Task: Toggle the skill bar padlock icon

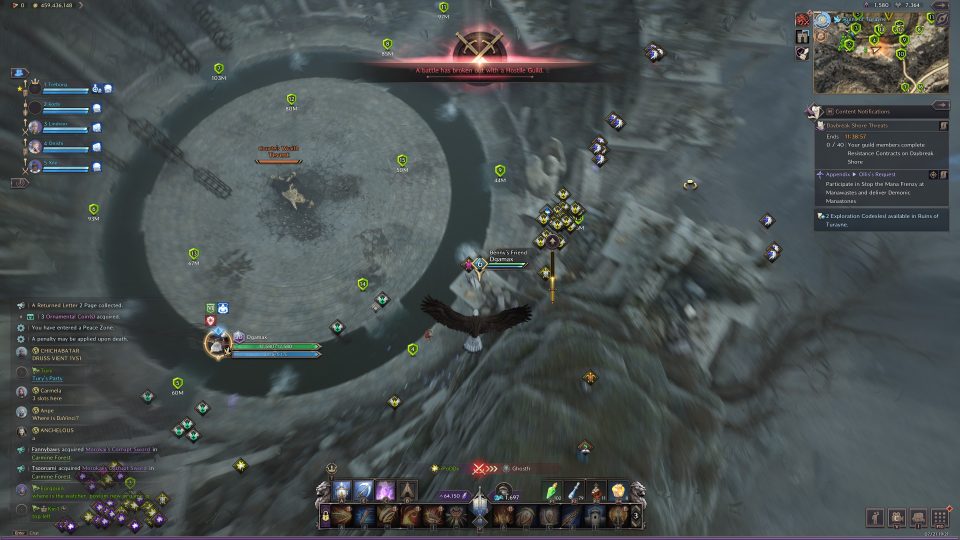Action: coord(325,514)
